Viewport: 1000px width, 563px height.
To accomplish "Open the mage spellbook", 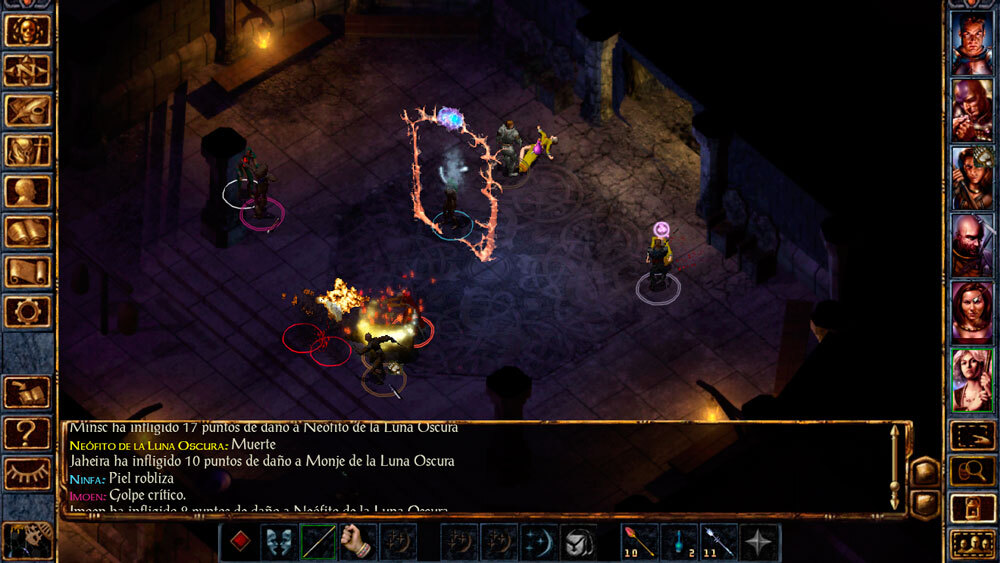I will 27,231.
